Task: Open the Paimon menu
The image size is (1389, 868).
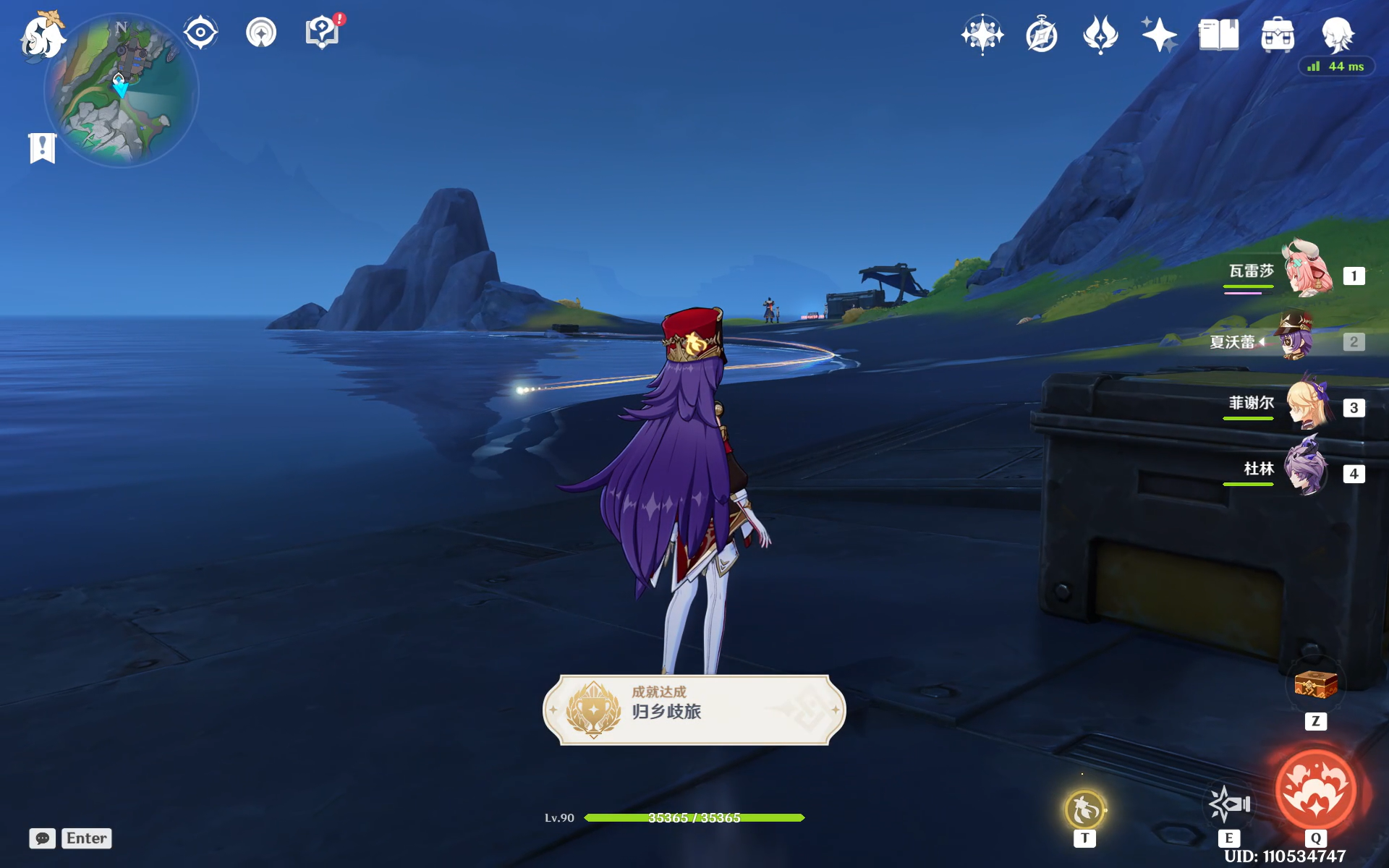Action: pyautogui.click(x=42, y=36)
